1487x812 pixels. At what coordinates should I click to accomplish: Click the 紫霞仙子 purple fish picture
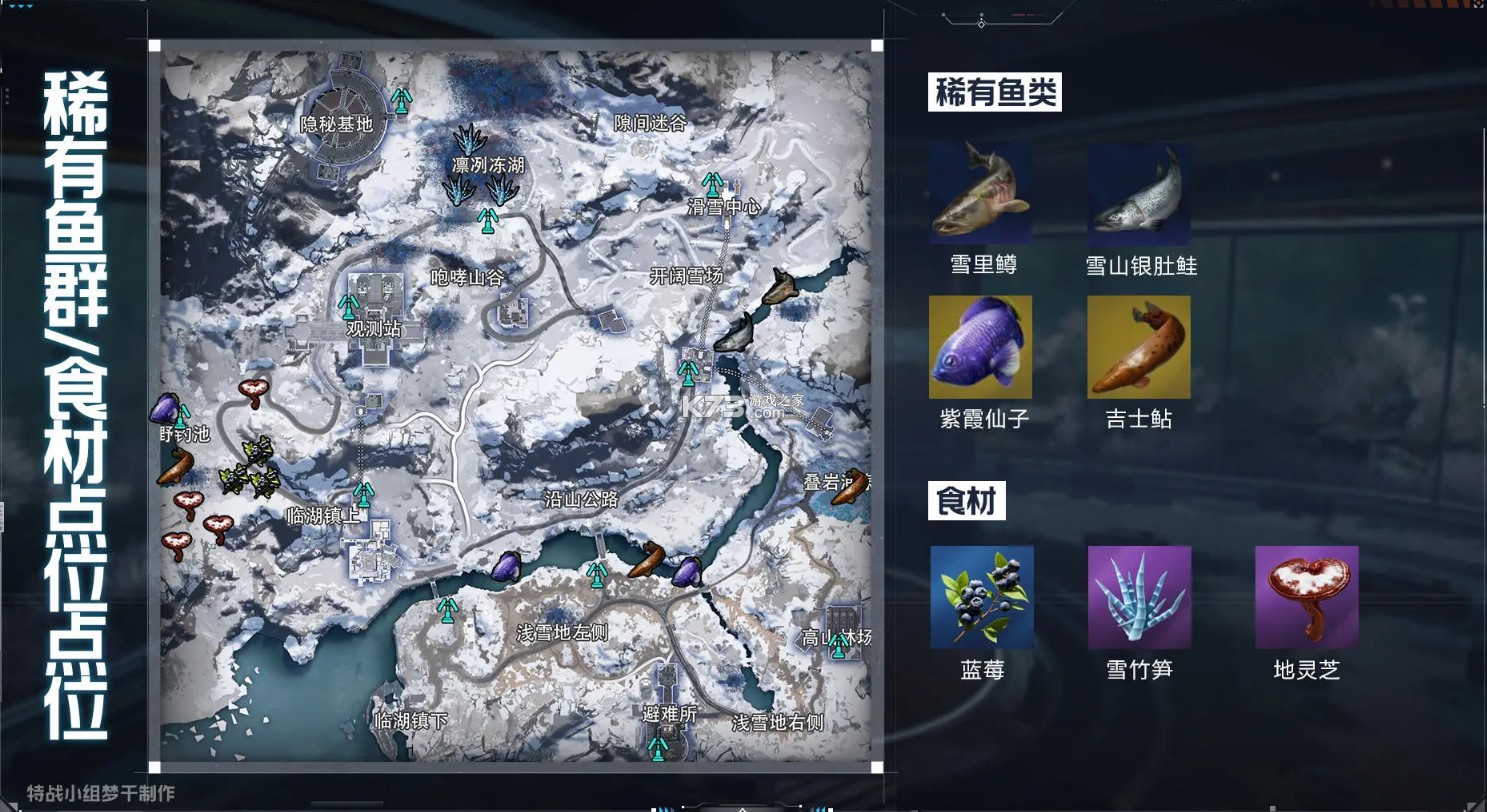tap(981, 345)
